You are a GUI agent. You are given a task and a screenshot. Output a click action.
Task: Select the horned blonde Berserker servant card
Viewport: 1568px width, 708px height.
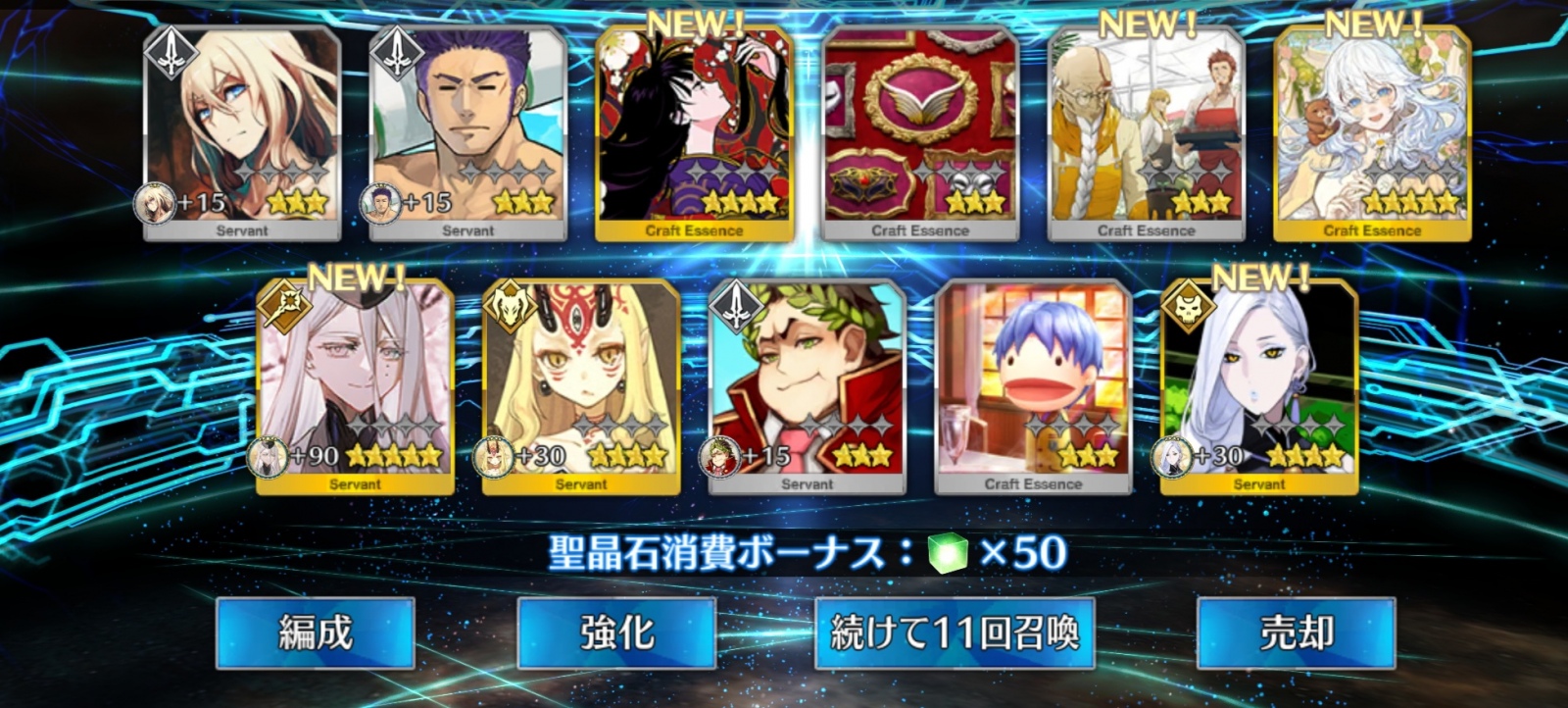581,387
